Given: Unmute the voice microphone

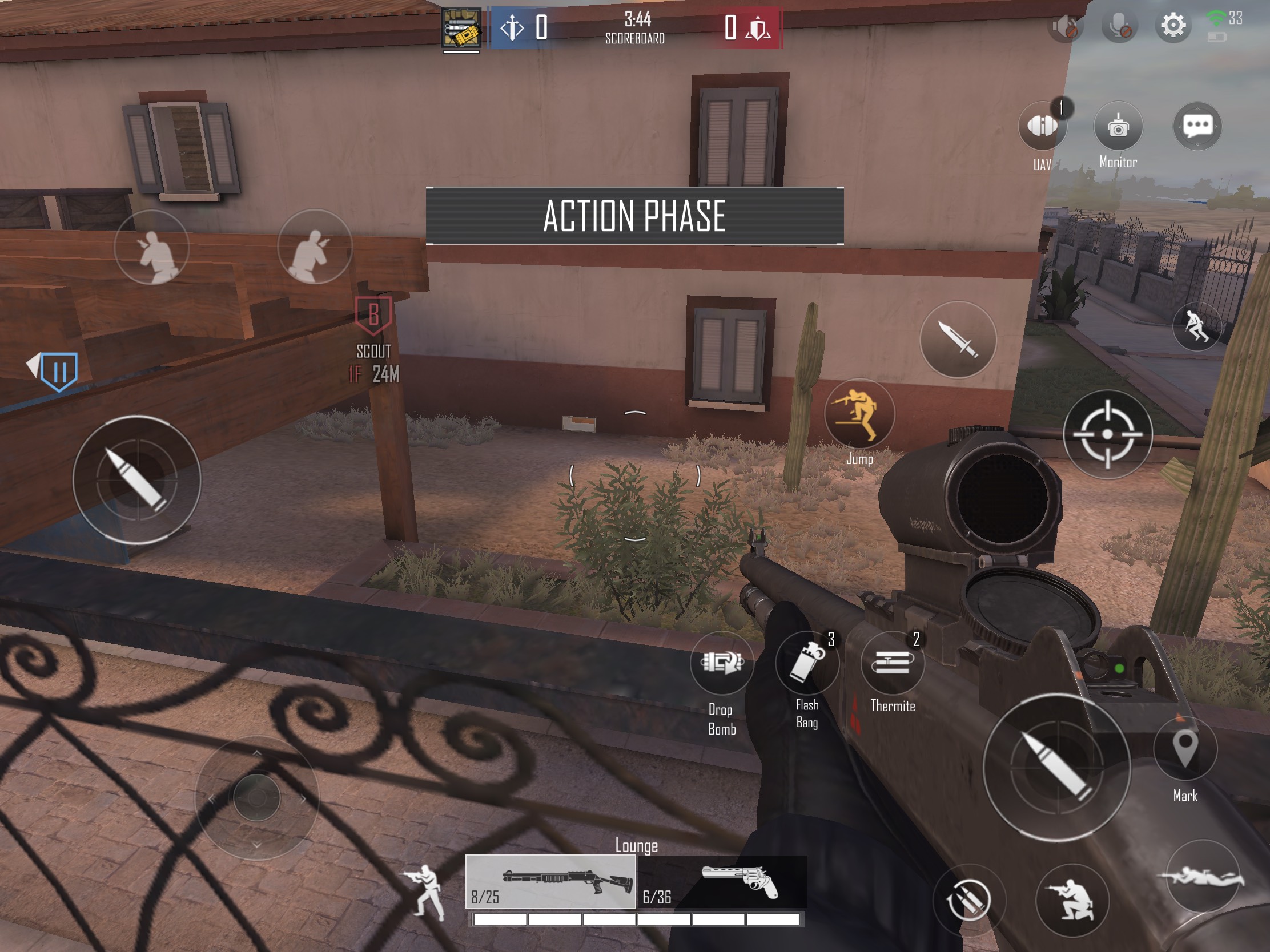Looking at the screenshot, I should click(x=1121, y=25).
